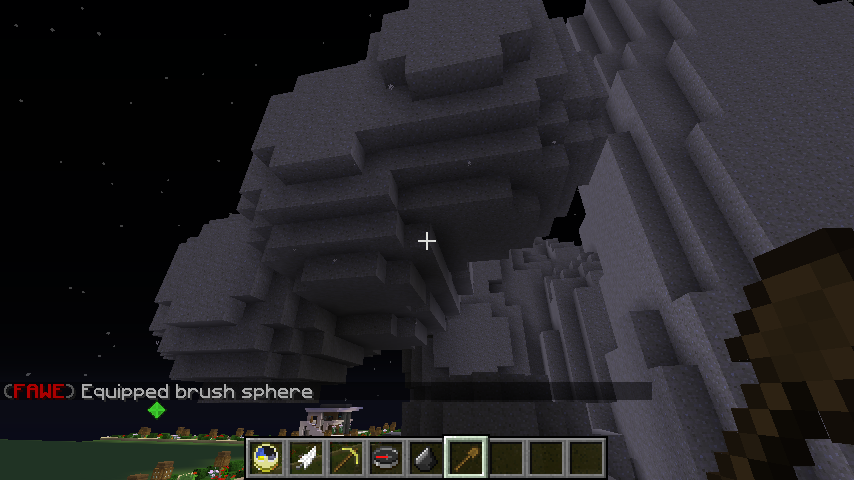Image resolution: width=854 pixels, height=480 pixels.
Task: Switch to the compass hotbar slot
Action: pyautogui.click(x=386, y=458)
